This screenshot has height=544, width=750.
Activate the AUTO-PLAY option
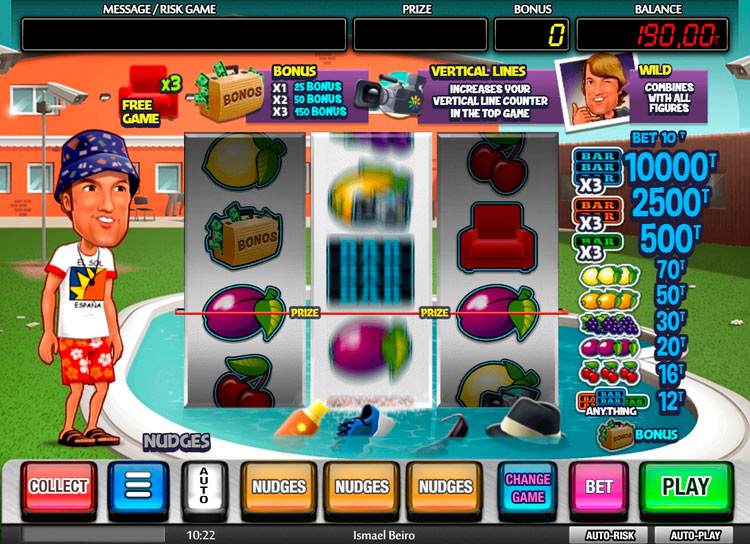point(696,535)
